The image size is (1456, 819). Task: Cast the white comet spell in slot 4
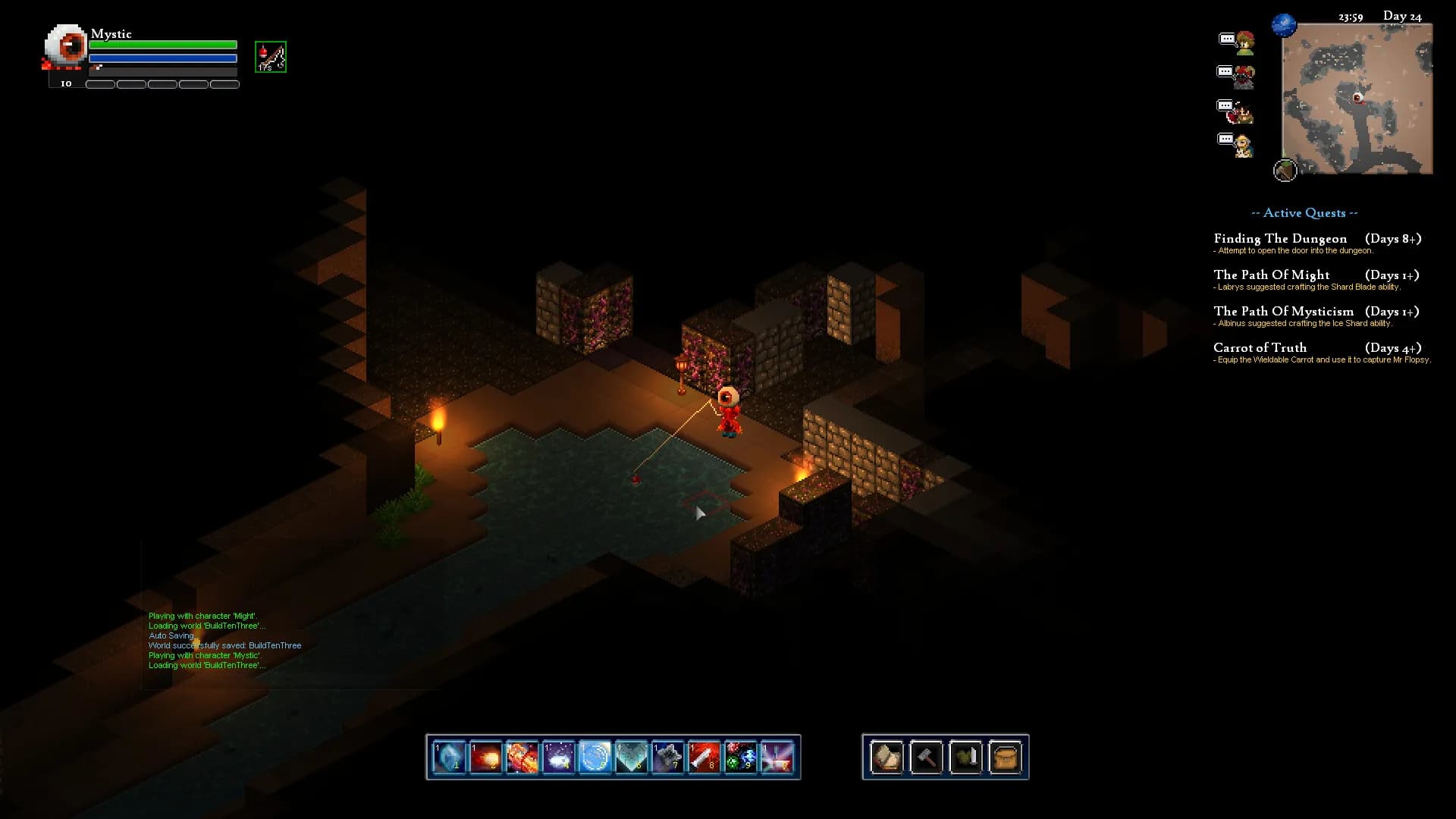coord(558,757)
